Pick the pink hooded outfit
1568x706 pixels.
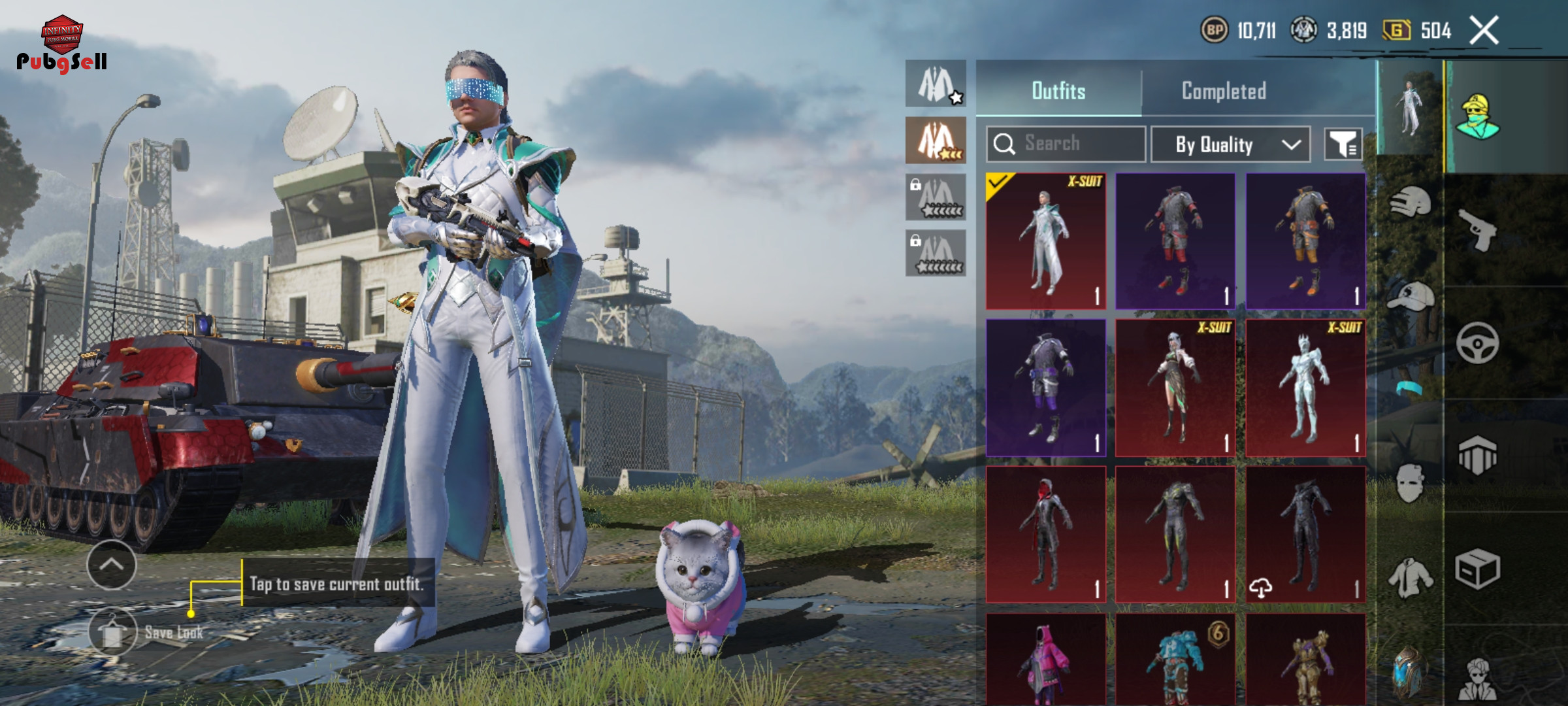coord(1046,660)
